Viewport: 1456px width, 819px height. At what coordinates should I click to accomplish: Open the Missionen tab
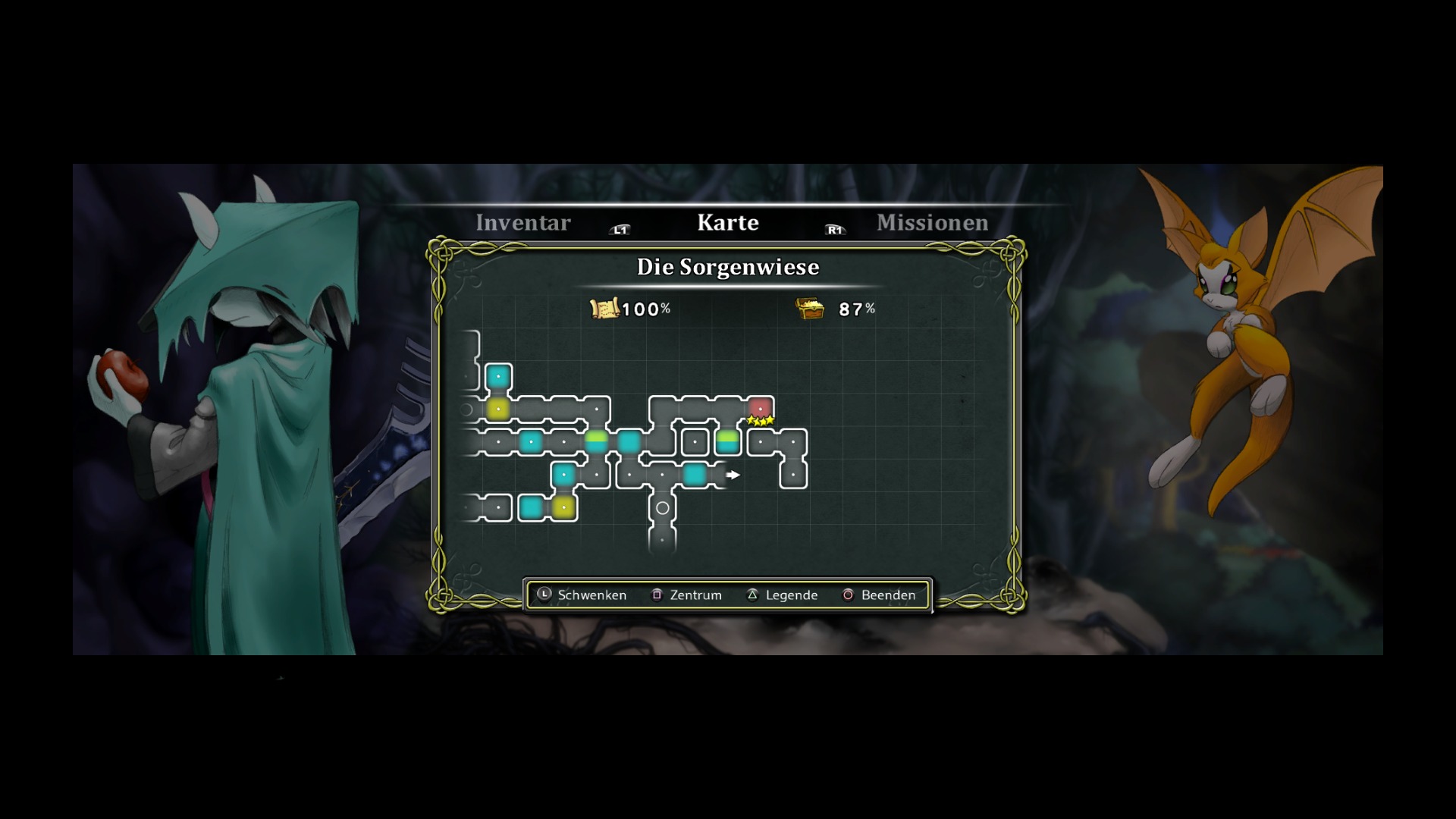(x=932, y=223)
